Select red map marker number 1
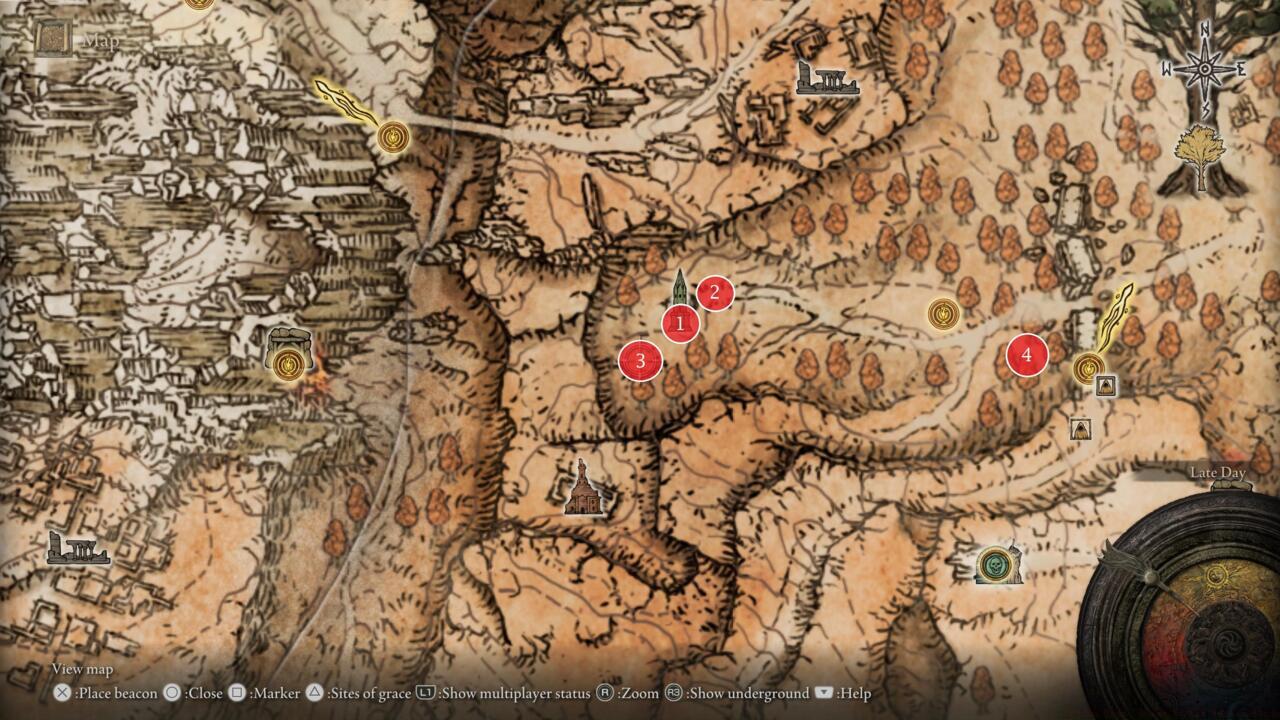 point(679,323)
